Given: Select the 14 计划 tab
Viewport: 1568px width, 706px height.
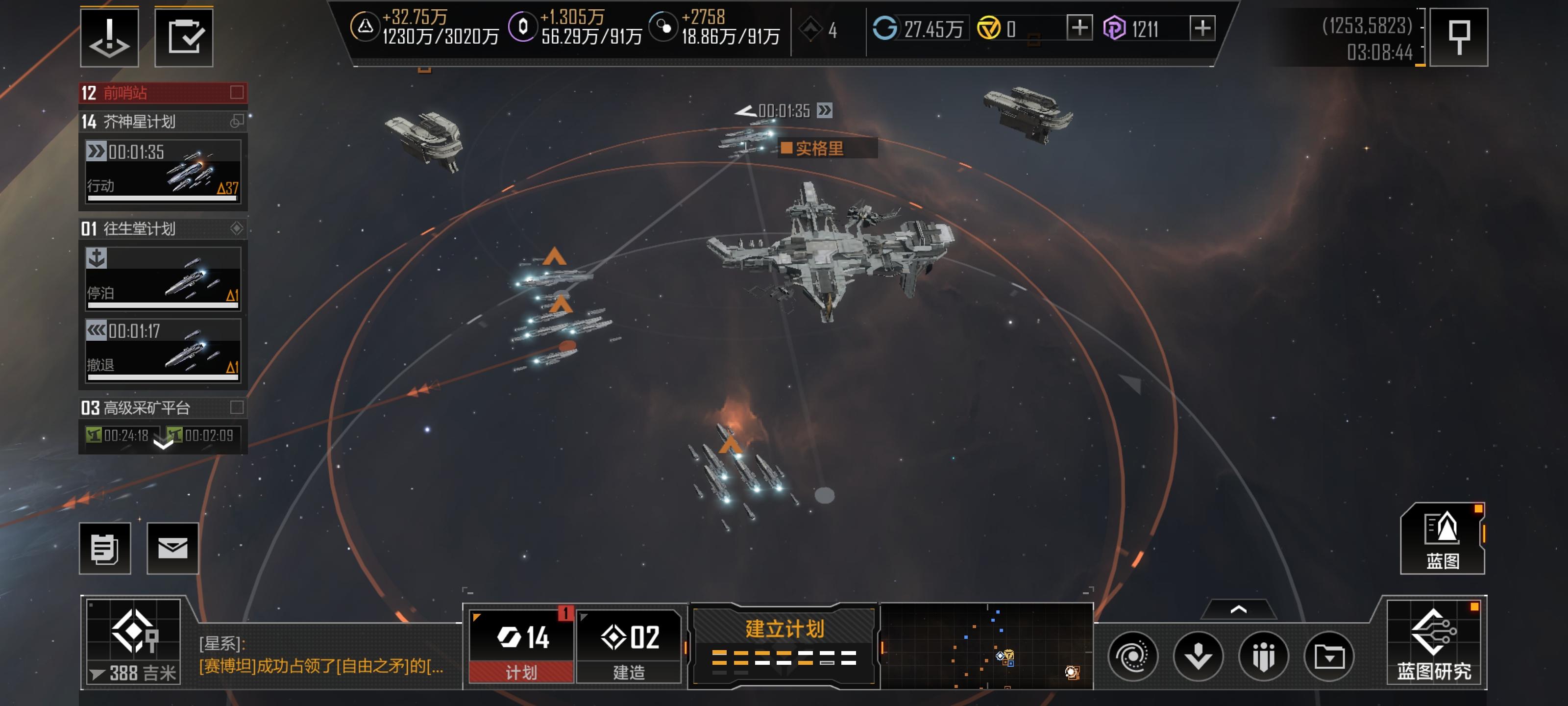Looking at the screenshot, I should point(522,646).
